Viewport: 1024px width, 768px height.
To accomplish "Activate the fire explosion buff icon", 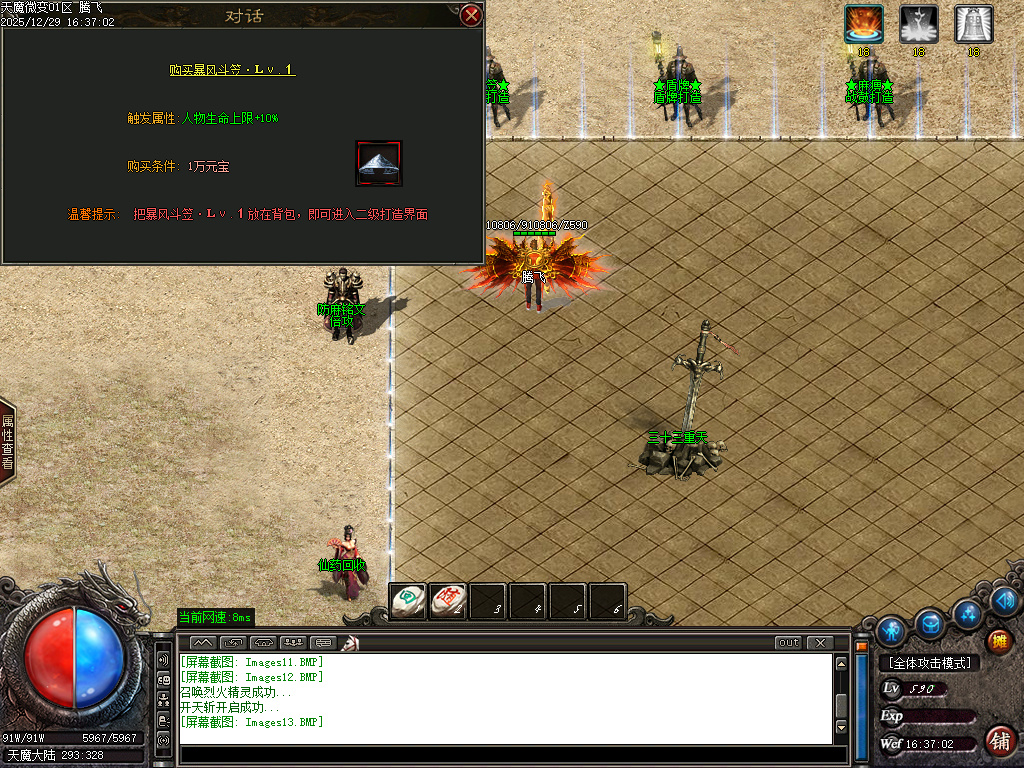I will pos(863,24).
